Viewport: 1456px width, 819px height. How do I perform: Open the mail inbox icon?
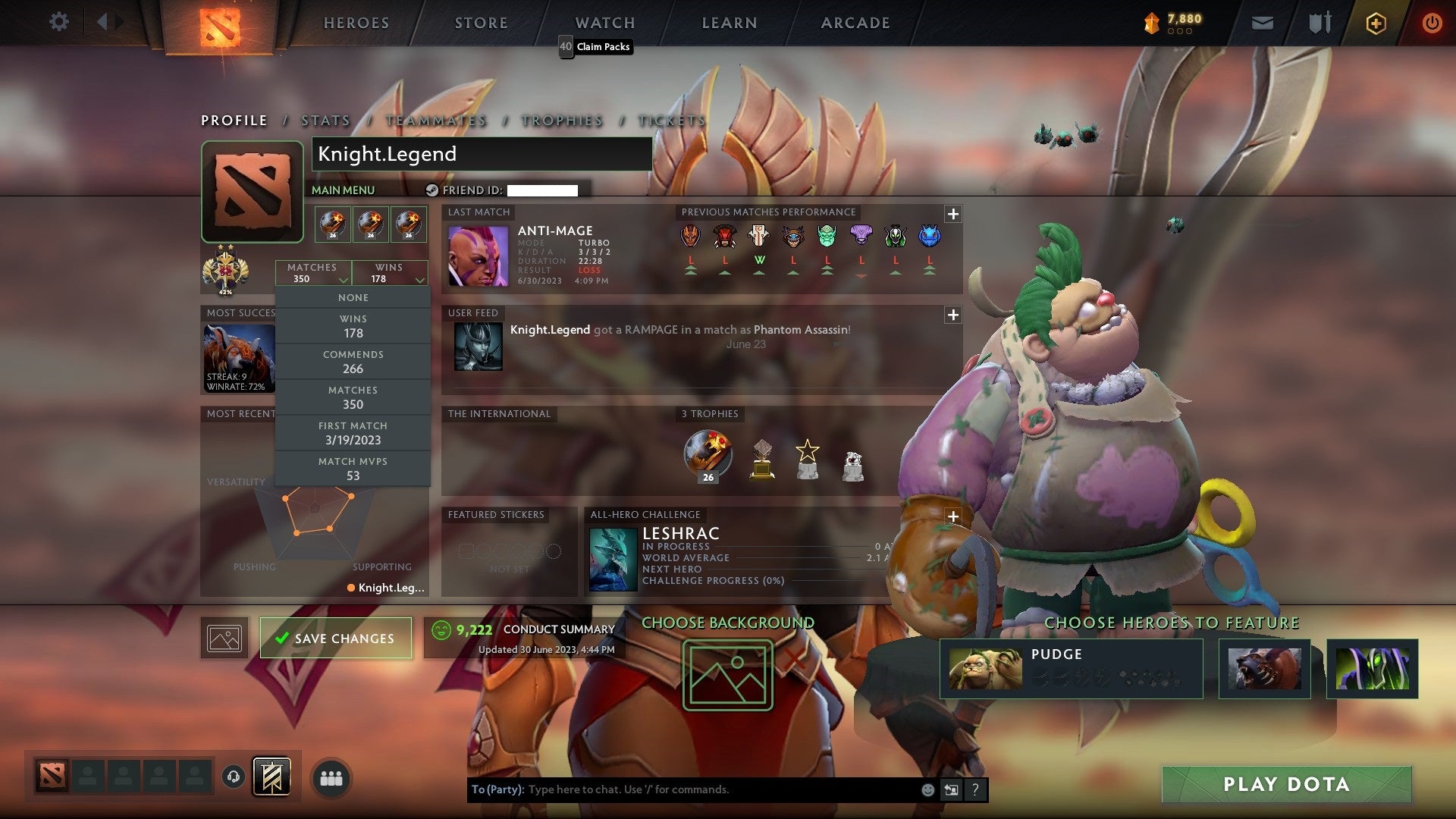tap(1262, 23)
